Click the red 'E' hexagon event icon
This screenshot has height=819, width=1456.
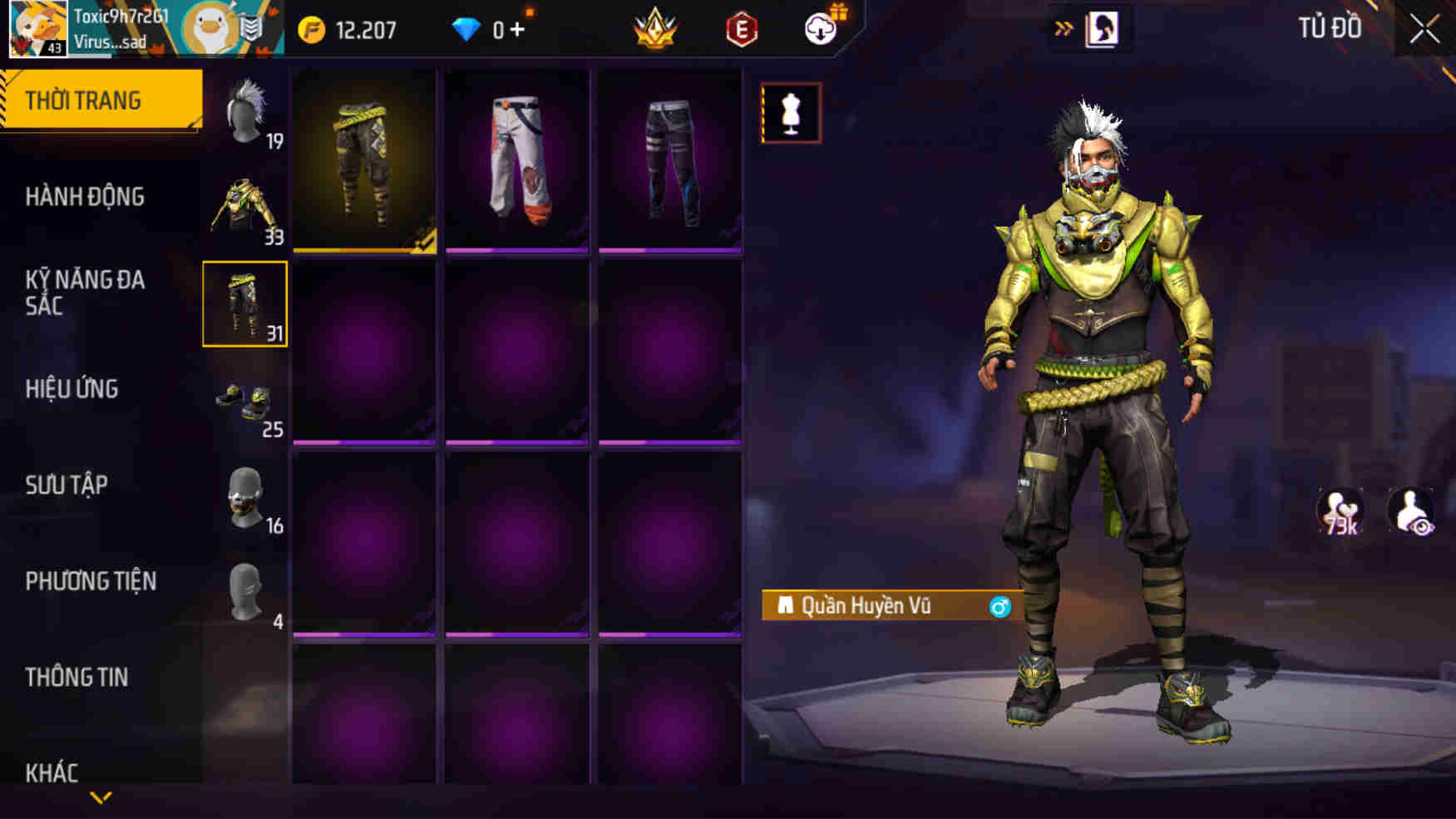coord(743,27)
